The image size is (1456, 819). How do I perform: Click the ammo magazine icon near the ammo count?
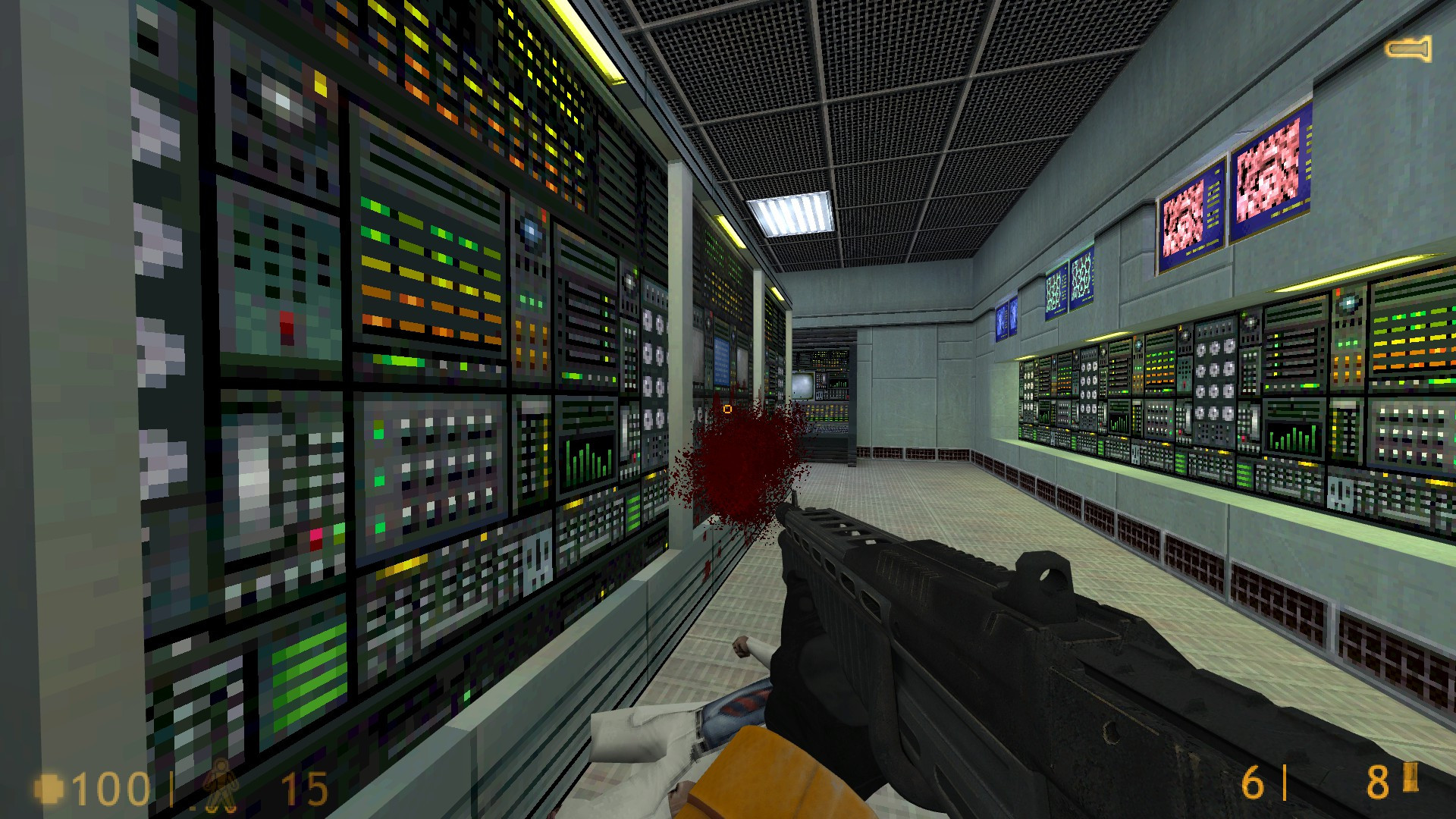[1409, 778]
